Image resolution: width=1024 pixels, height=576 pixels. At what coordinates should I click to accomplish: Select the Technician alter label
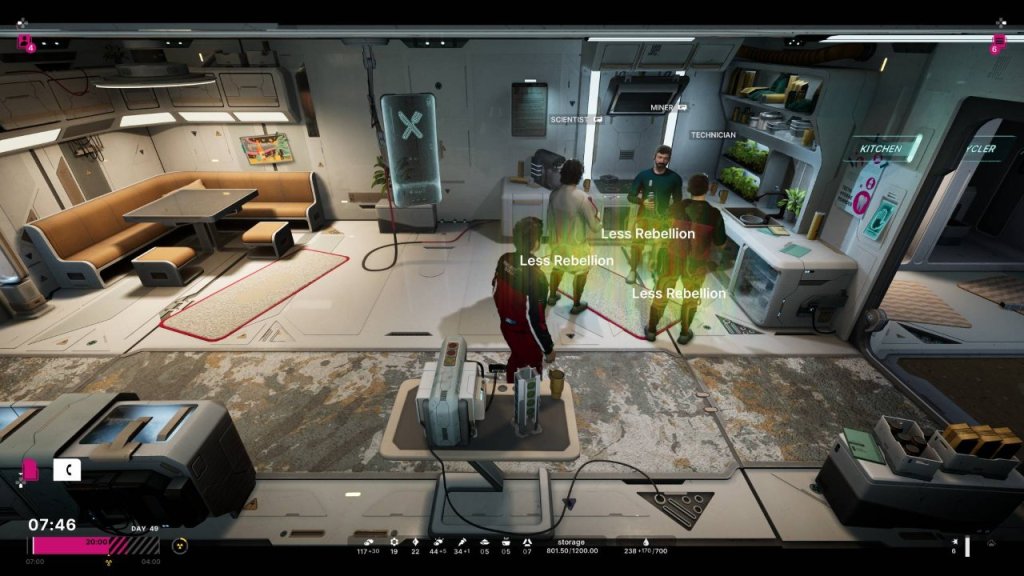click(x=713, y=135)
